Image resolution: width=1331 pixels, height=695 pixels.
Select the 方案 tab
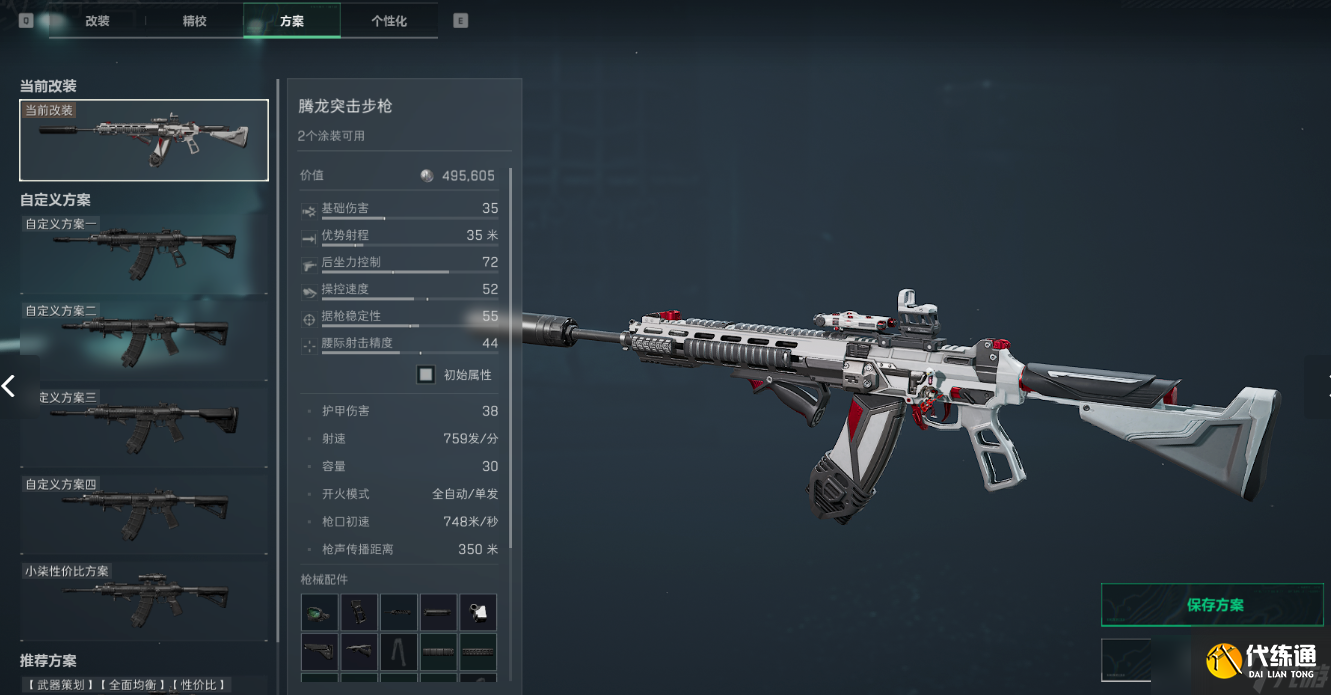(291, 21)
